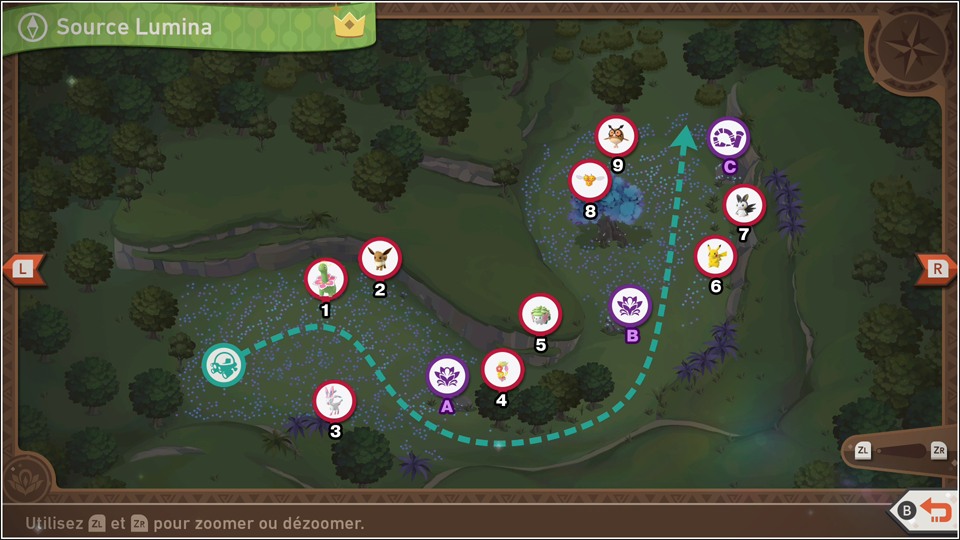The image size is (960, 540).
Task: Select the Eevee marker numbered 2
Action: coord(380,258)
